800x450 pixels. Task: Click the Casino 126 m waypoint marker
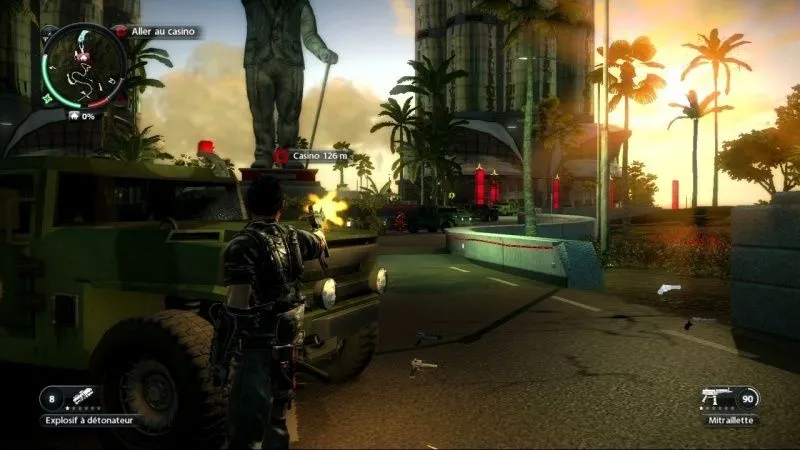pyautogui.click(x=281, y=156)
